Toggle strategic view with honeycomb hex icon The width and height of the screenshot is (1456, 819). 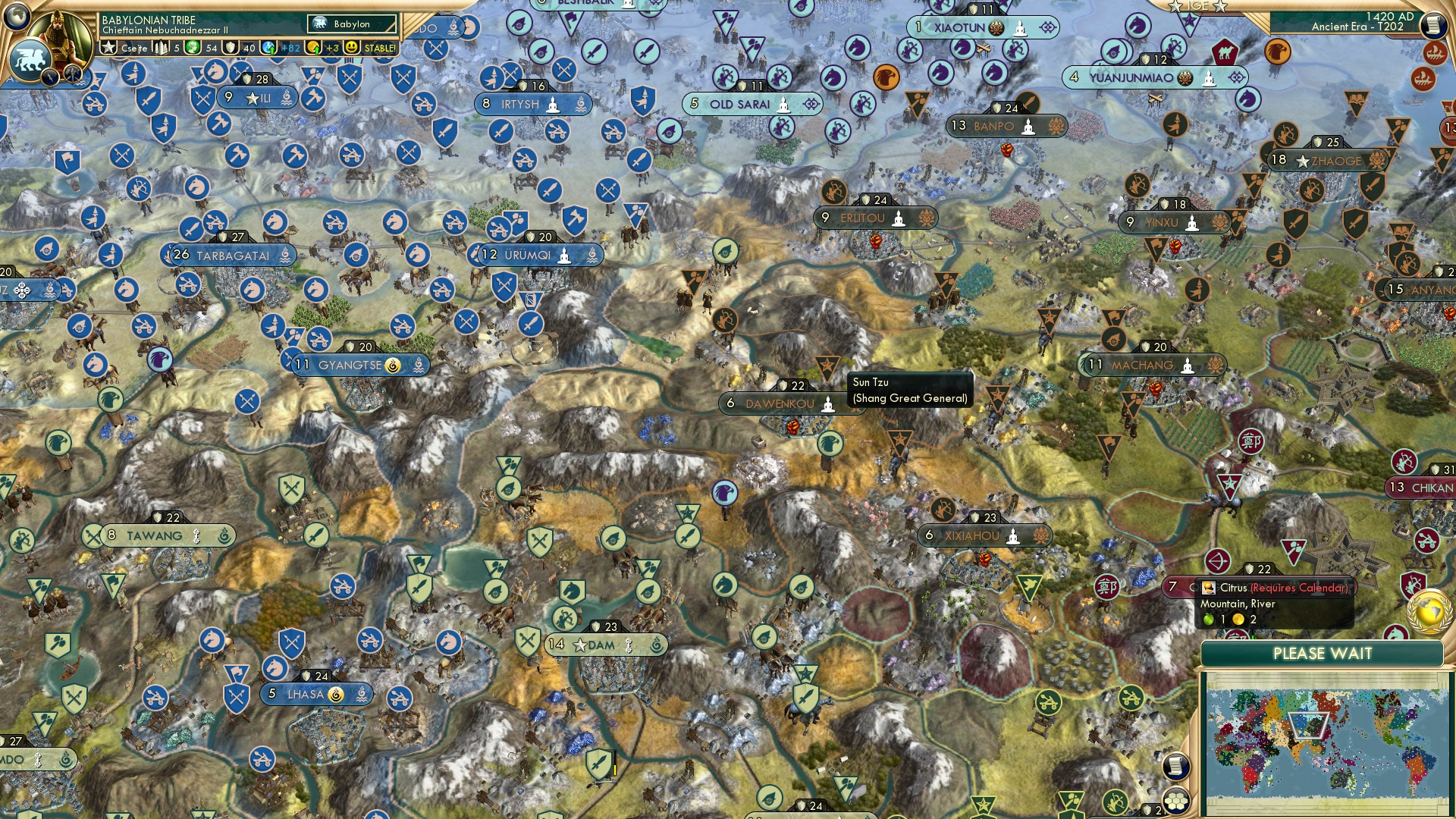point(1177,802)
